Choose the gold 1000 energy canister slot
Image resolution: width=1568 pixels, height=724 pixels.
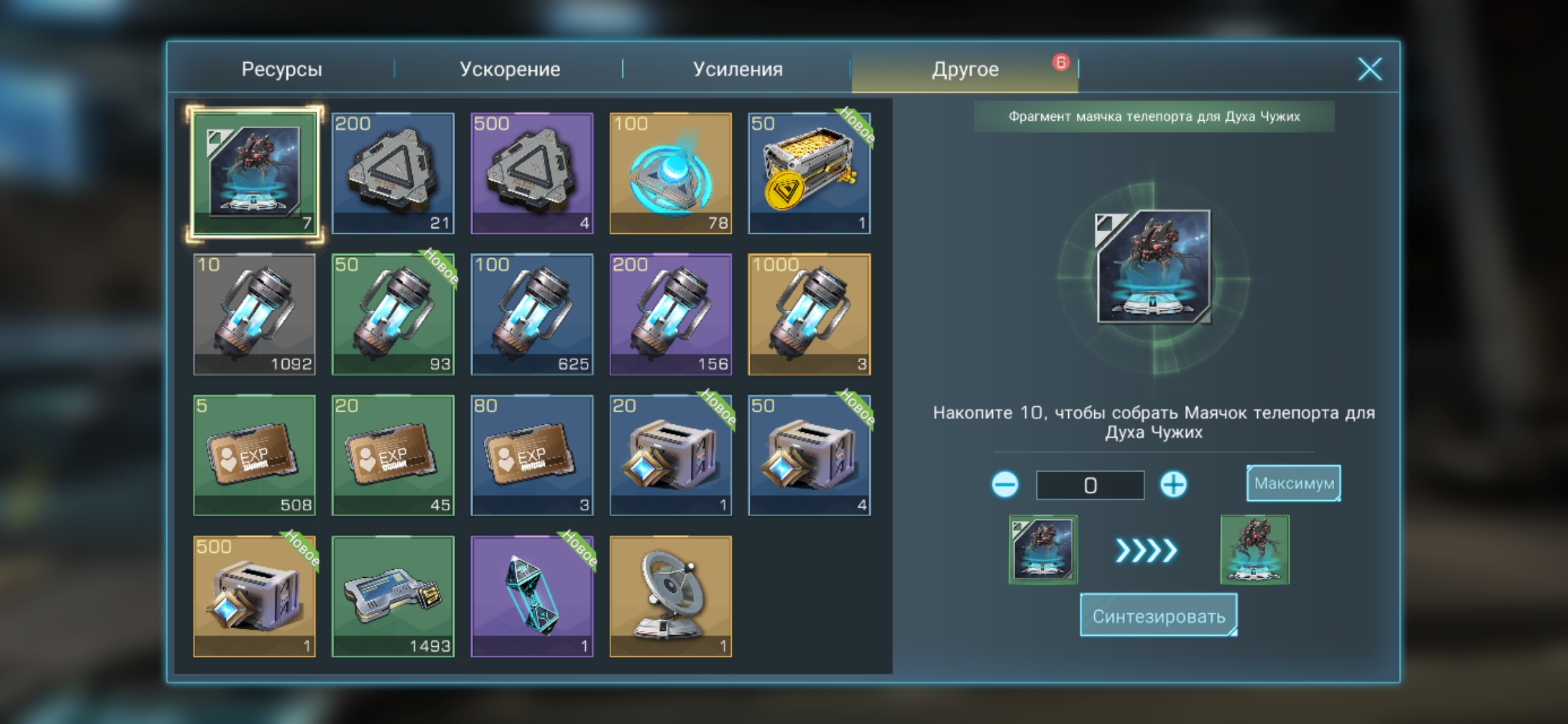[809, 314]
